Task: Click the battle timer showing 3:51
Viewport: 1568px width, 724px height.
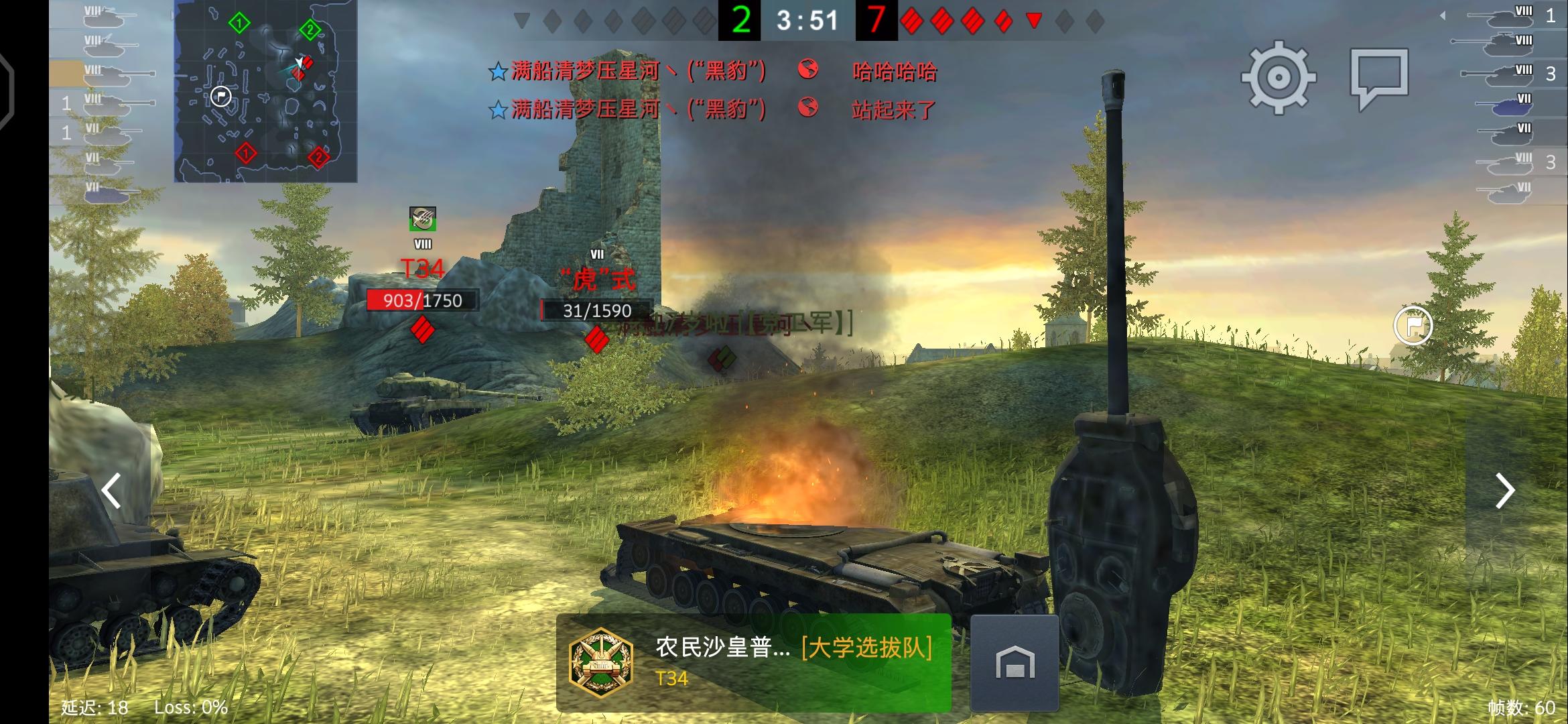Action: tap(806, 19)
